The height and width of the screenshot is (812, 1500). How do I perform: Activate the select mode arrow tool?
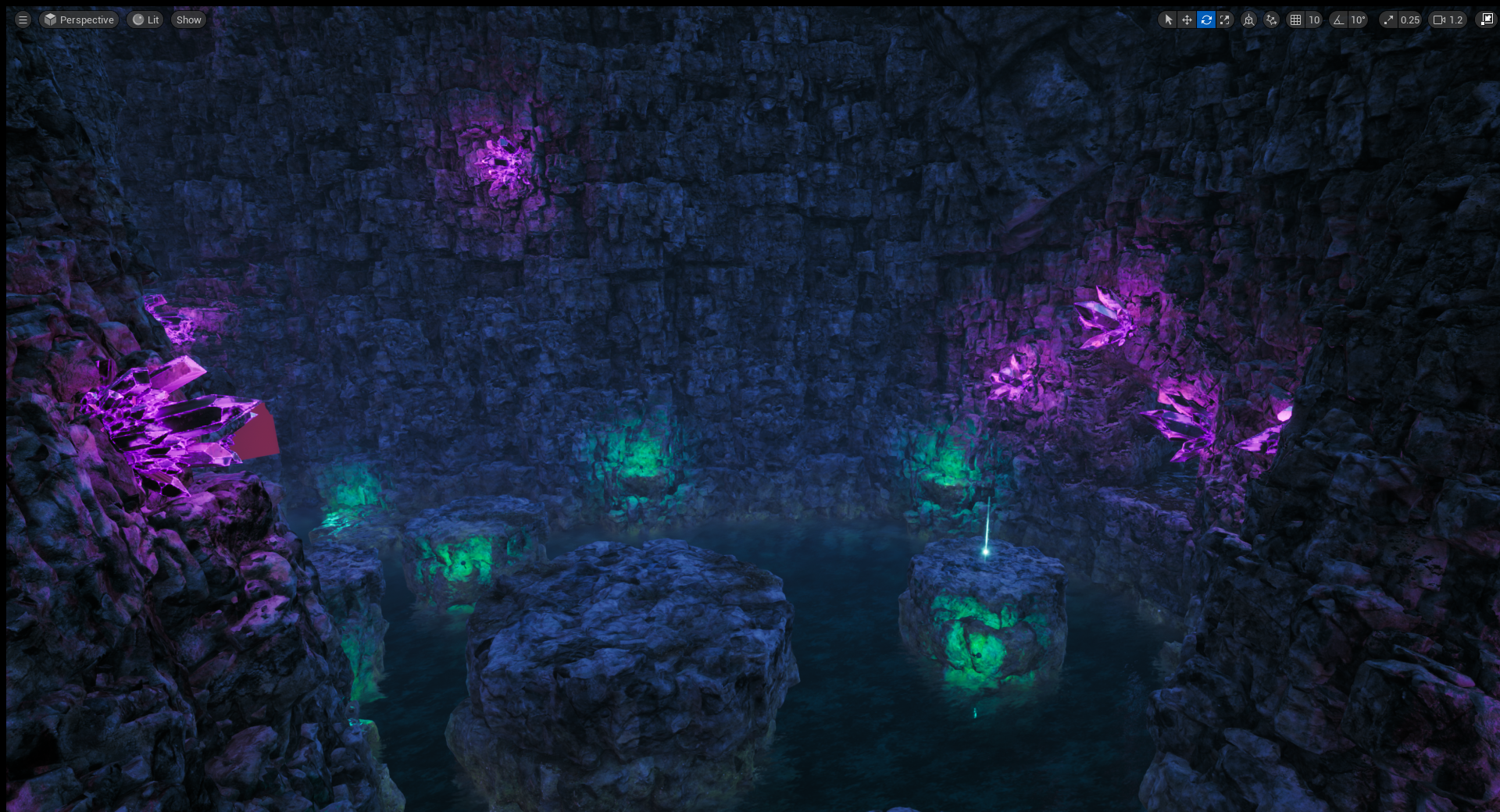[1168, 20]
